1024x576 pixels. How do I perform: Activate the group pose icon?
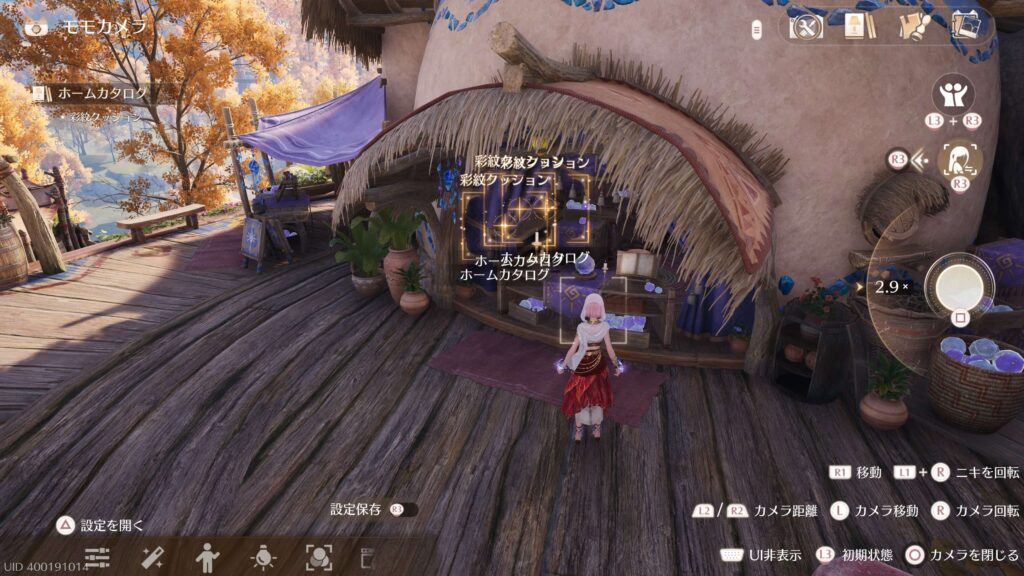click(x=953, y=95)
